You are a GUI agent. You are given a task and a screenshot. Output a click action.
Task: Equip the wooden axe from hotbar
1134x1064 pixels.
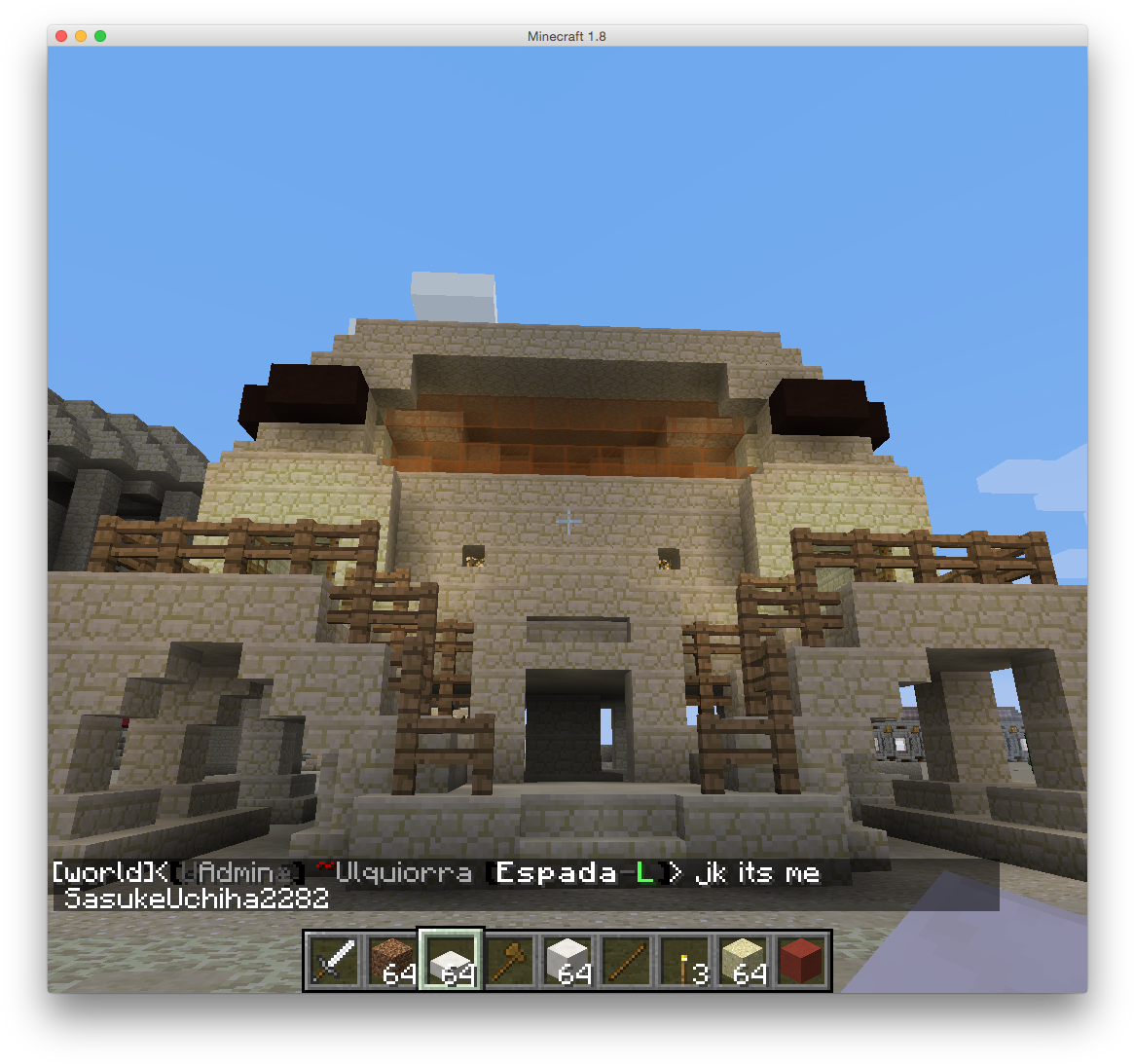point(509,961)
